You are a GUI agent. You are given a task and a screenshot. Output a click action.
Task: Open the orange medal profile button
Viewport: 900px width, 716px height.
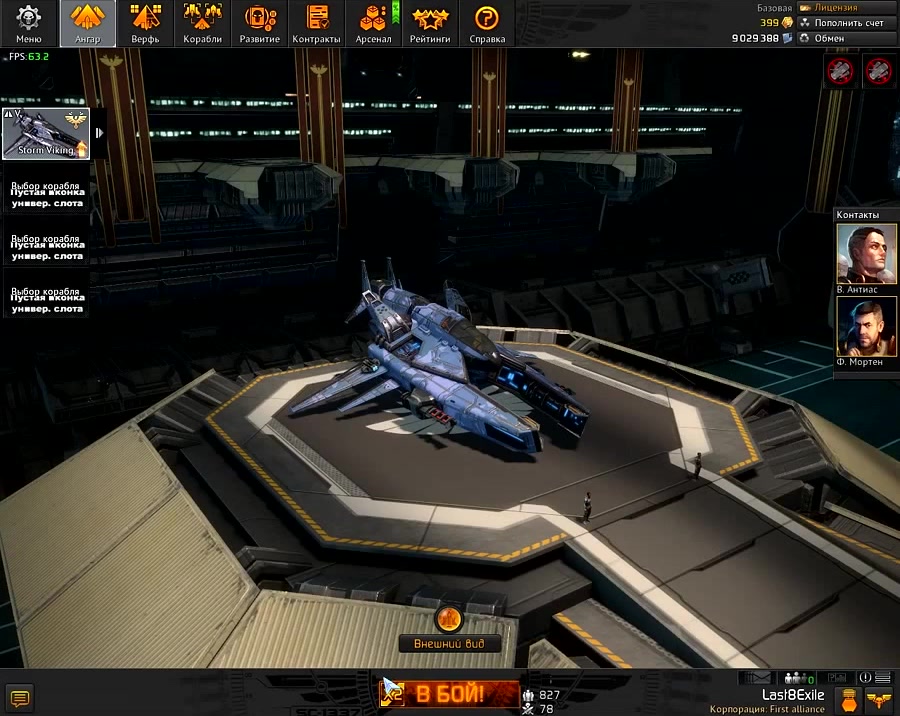pyautogui.click(x=849, y=698)
